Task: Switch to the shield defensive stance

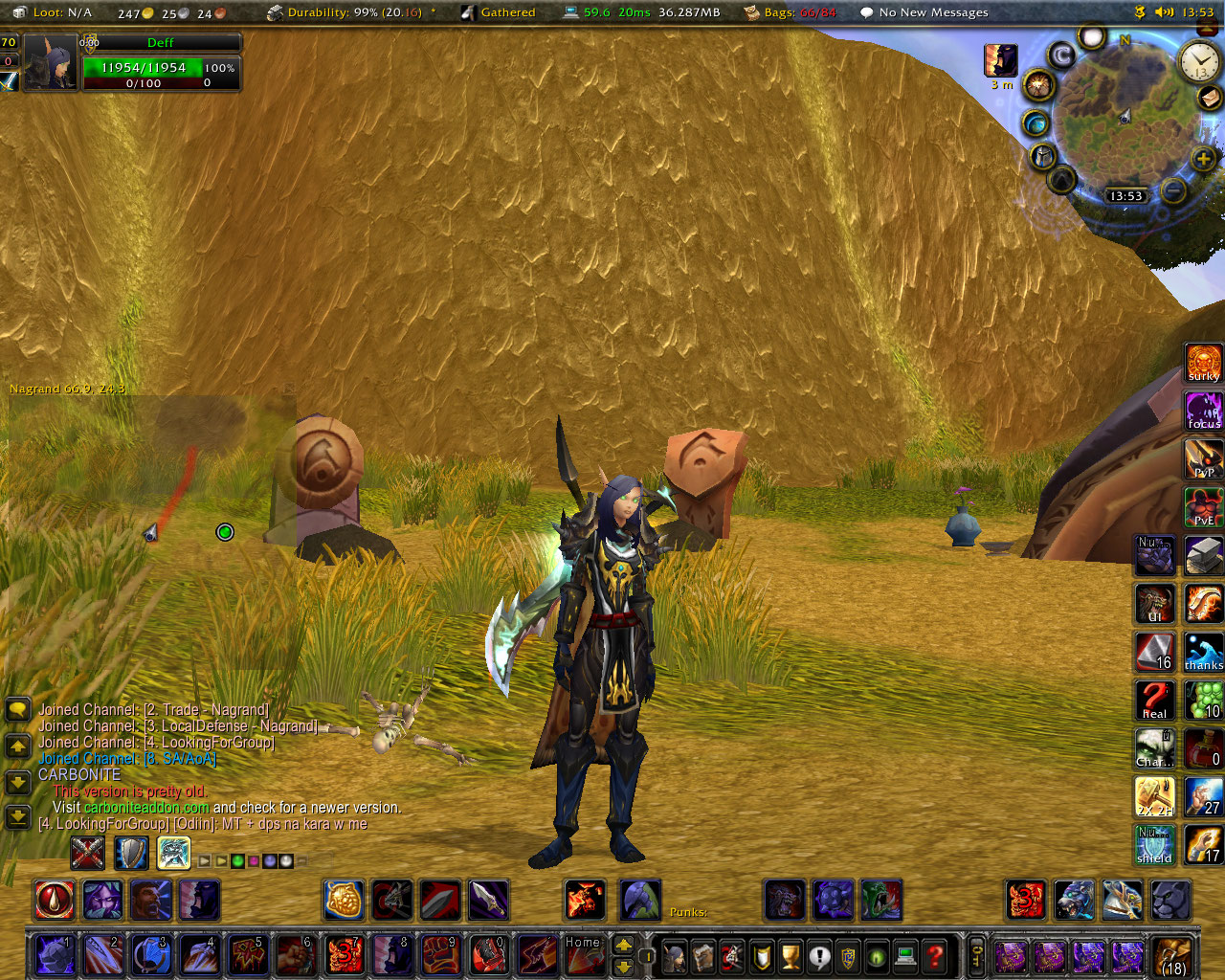Action: pyautogui.click(x=131, y=853)
